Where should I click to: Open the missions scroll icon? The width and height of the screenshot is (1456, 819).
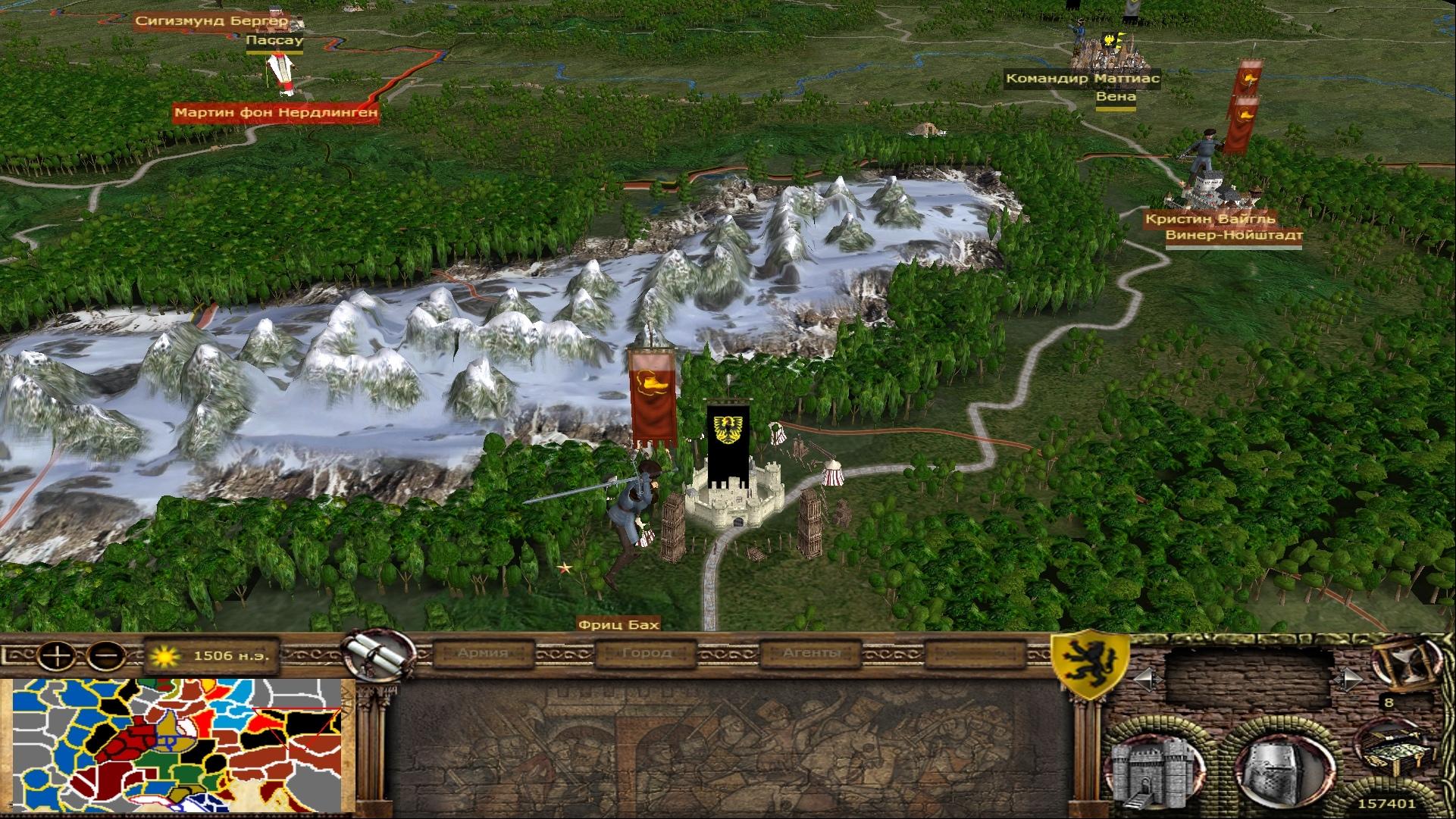tap(371, 654)
